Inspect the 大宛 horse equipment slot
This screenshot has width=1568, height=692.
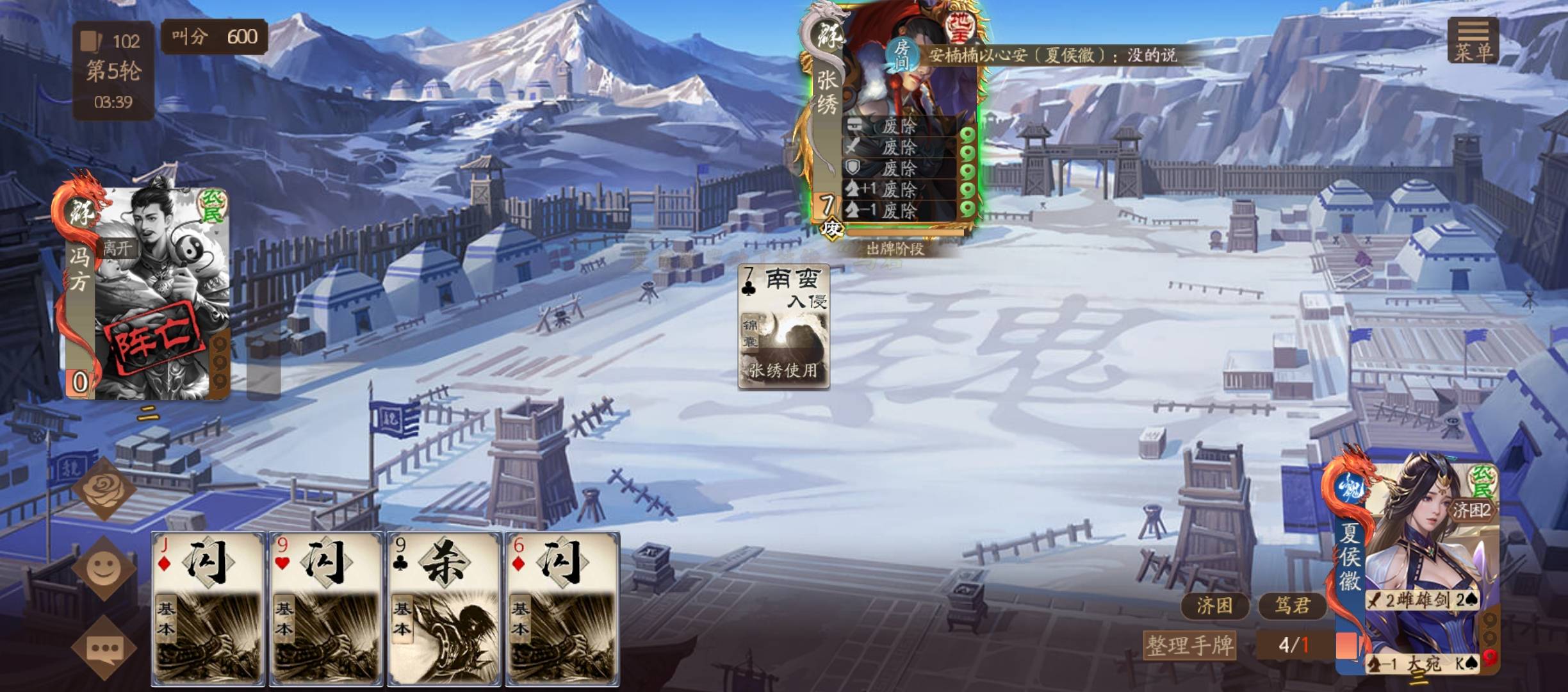[1423, 664]
